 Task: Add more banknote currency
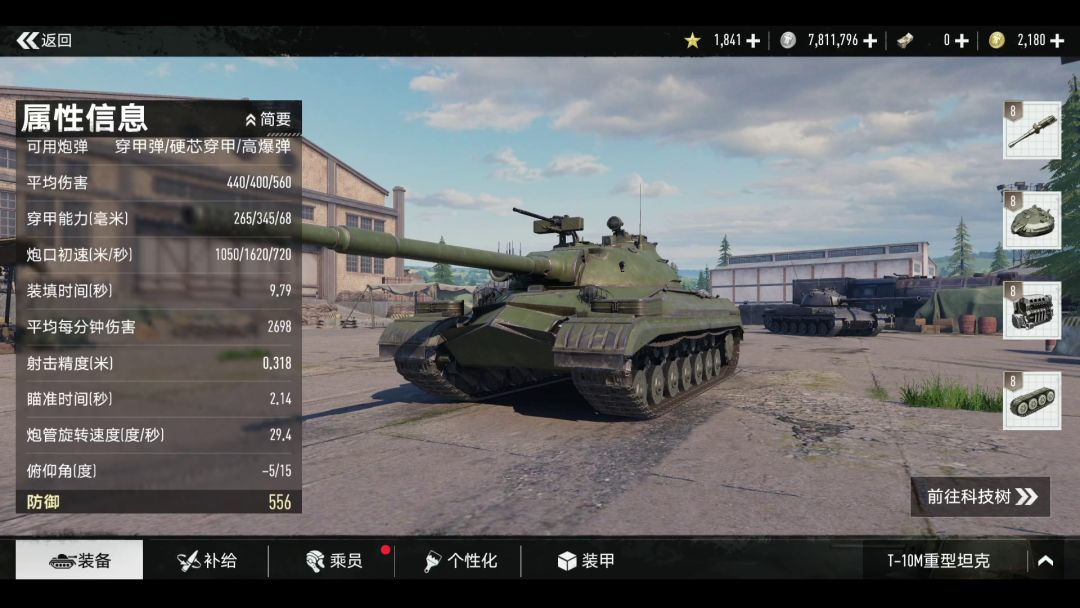coord(961,41)
